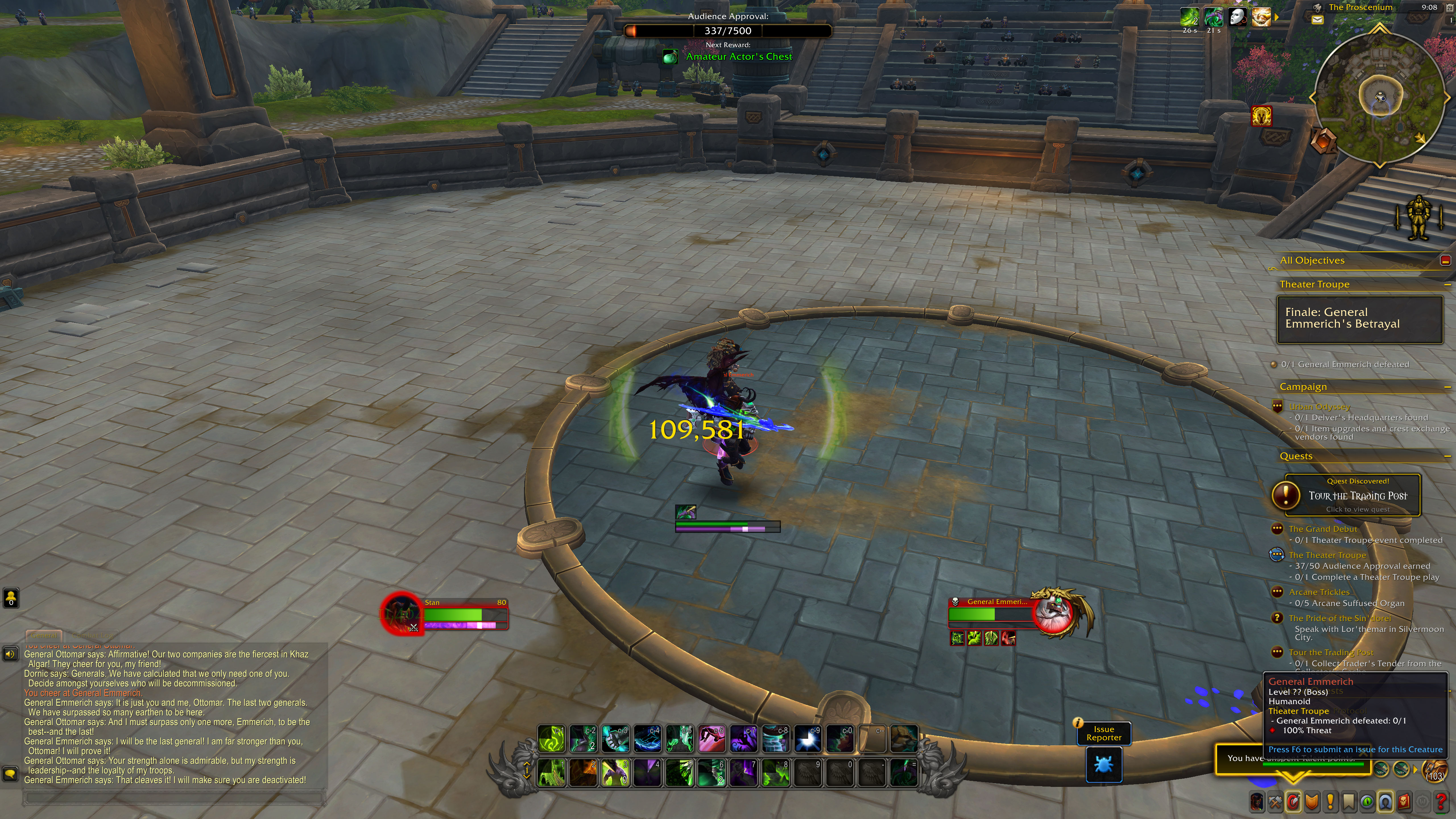
Task: Open the Issue Reporter bug button
Action: pos(1103,765)
